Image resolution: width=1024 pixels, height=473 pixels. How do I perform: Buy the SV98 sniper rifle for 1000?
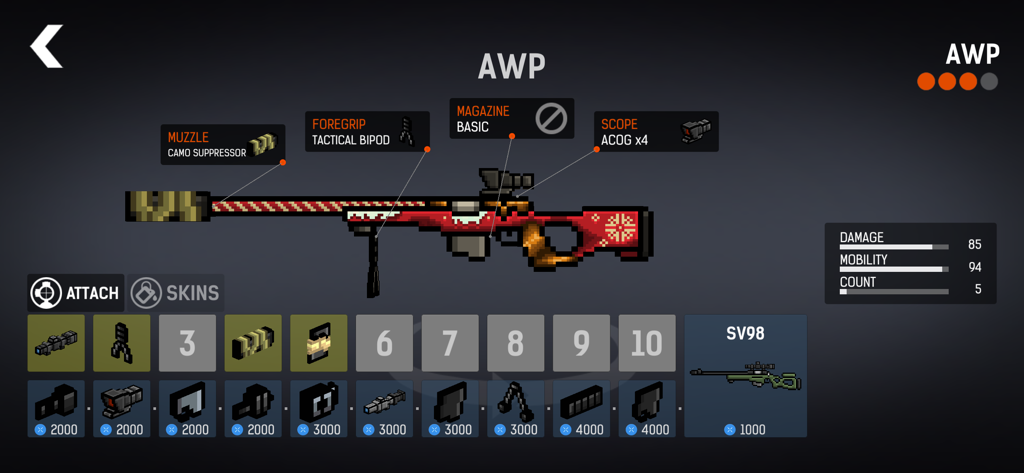coord(745,376)
